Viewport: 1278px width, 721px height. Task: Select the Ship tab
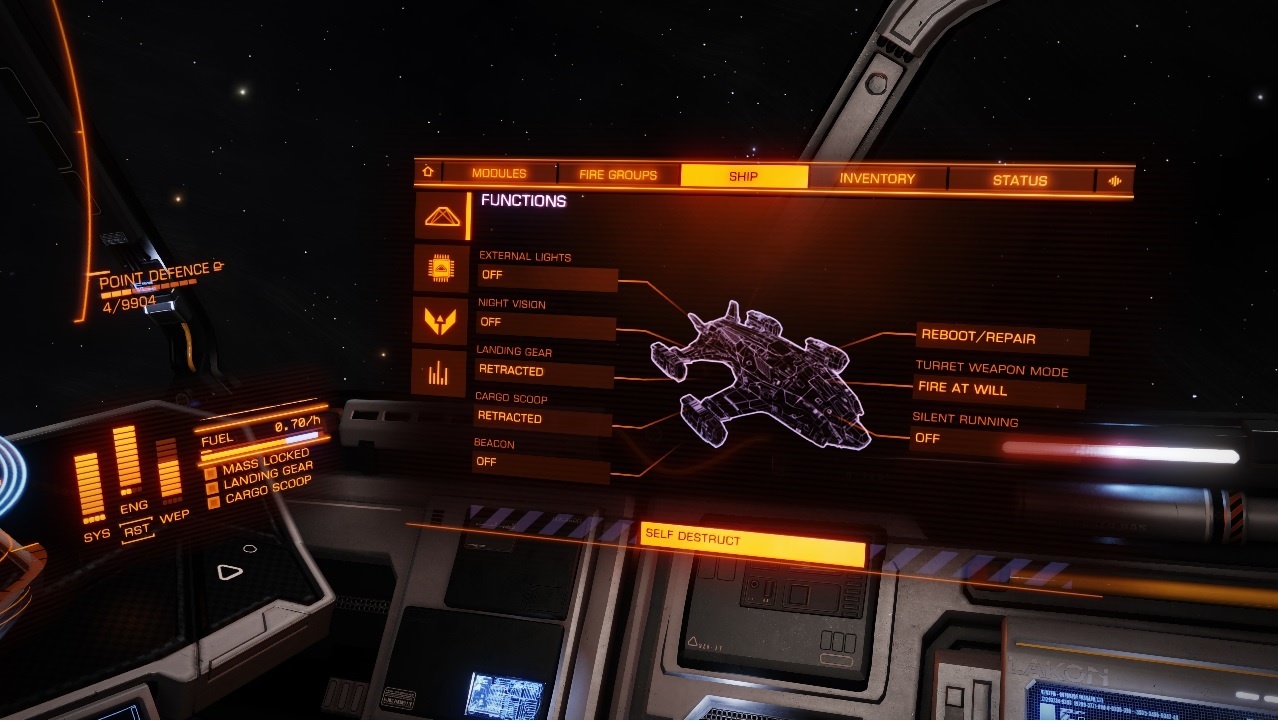tap(743, 177)
